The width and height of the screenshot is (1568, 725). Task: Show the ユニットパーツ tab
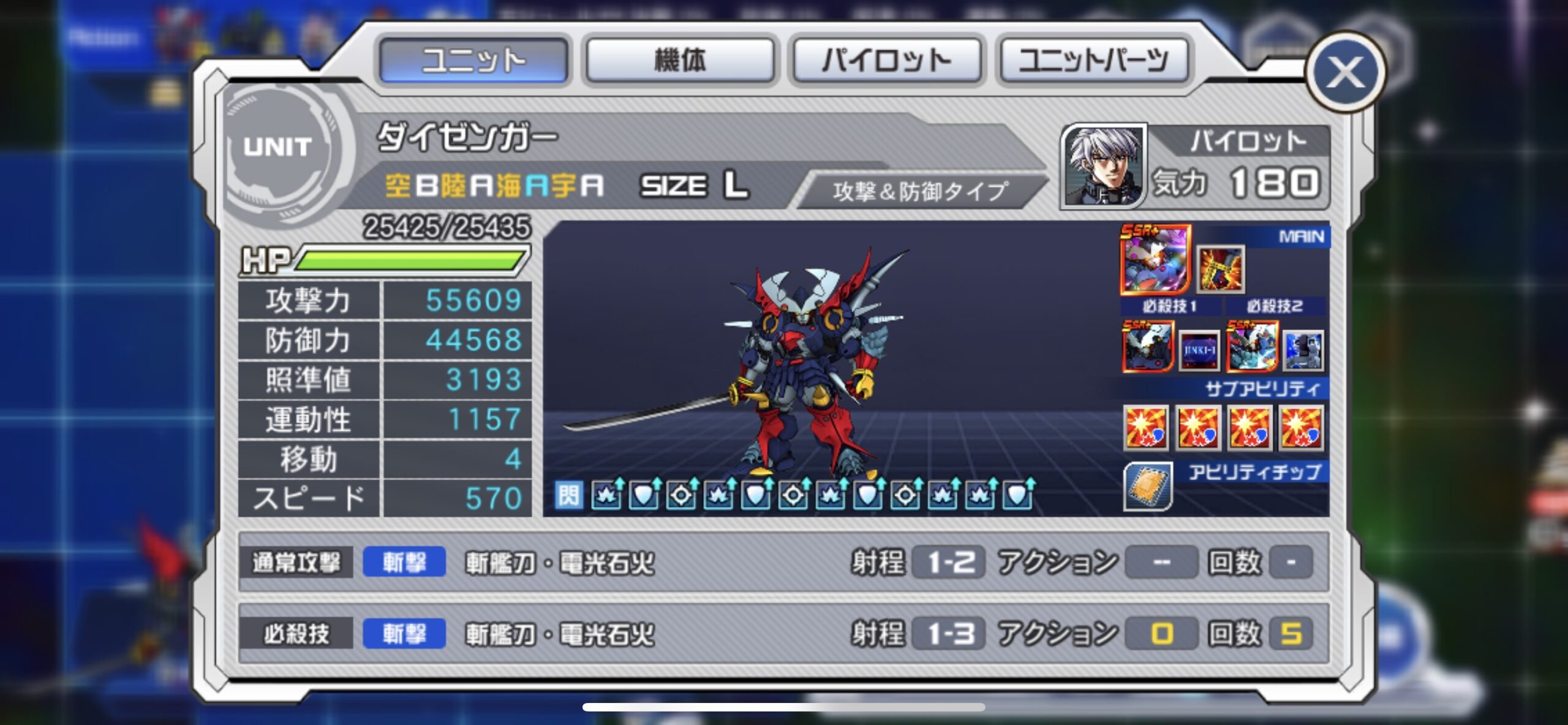[x=1094, y=60]
